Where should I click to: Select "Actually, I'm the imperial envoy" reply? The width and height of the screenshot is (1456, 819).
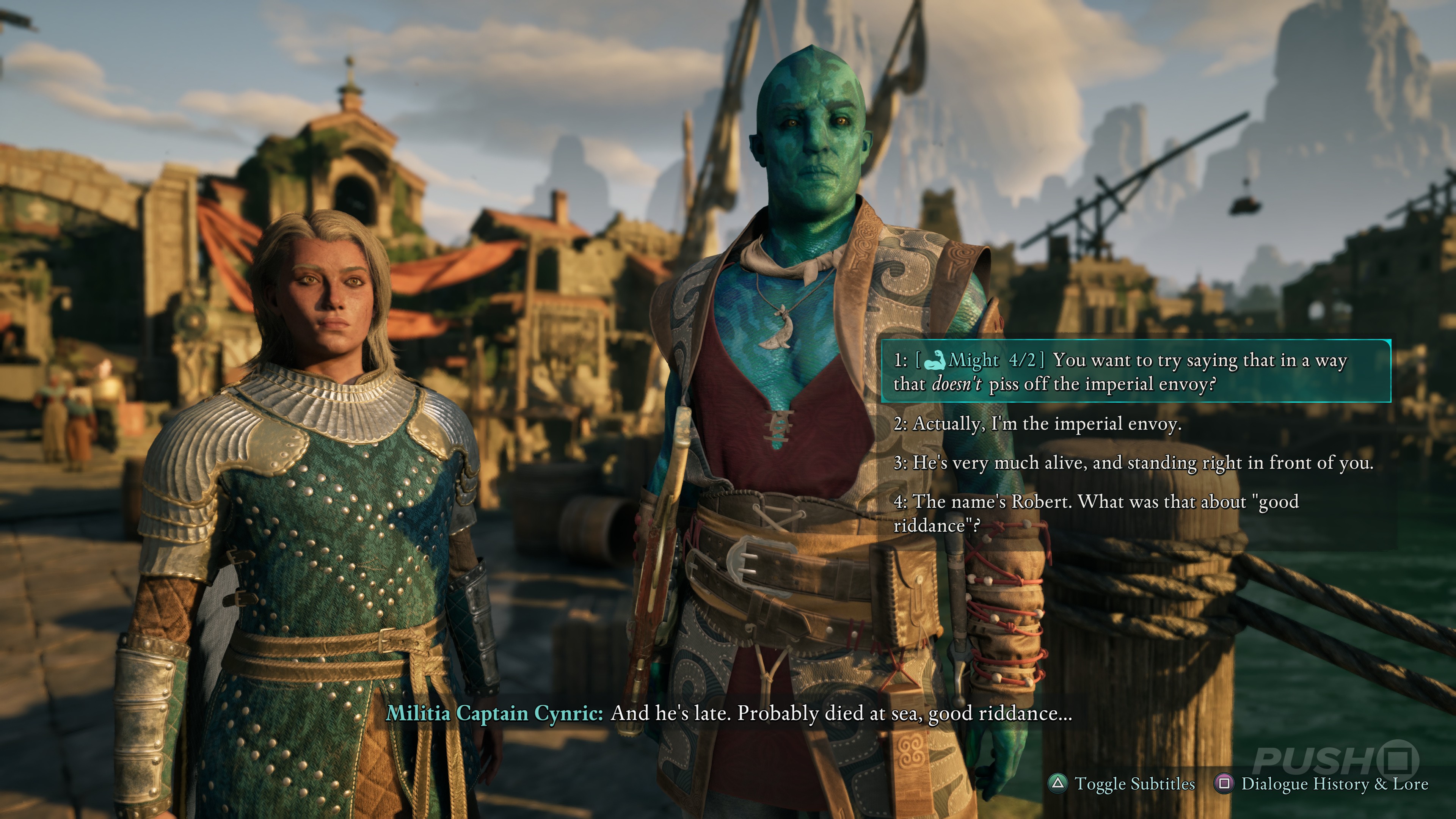coord(1038,424)
